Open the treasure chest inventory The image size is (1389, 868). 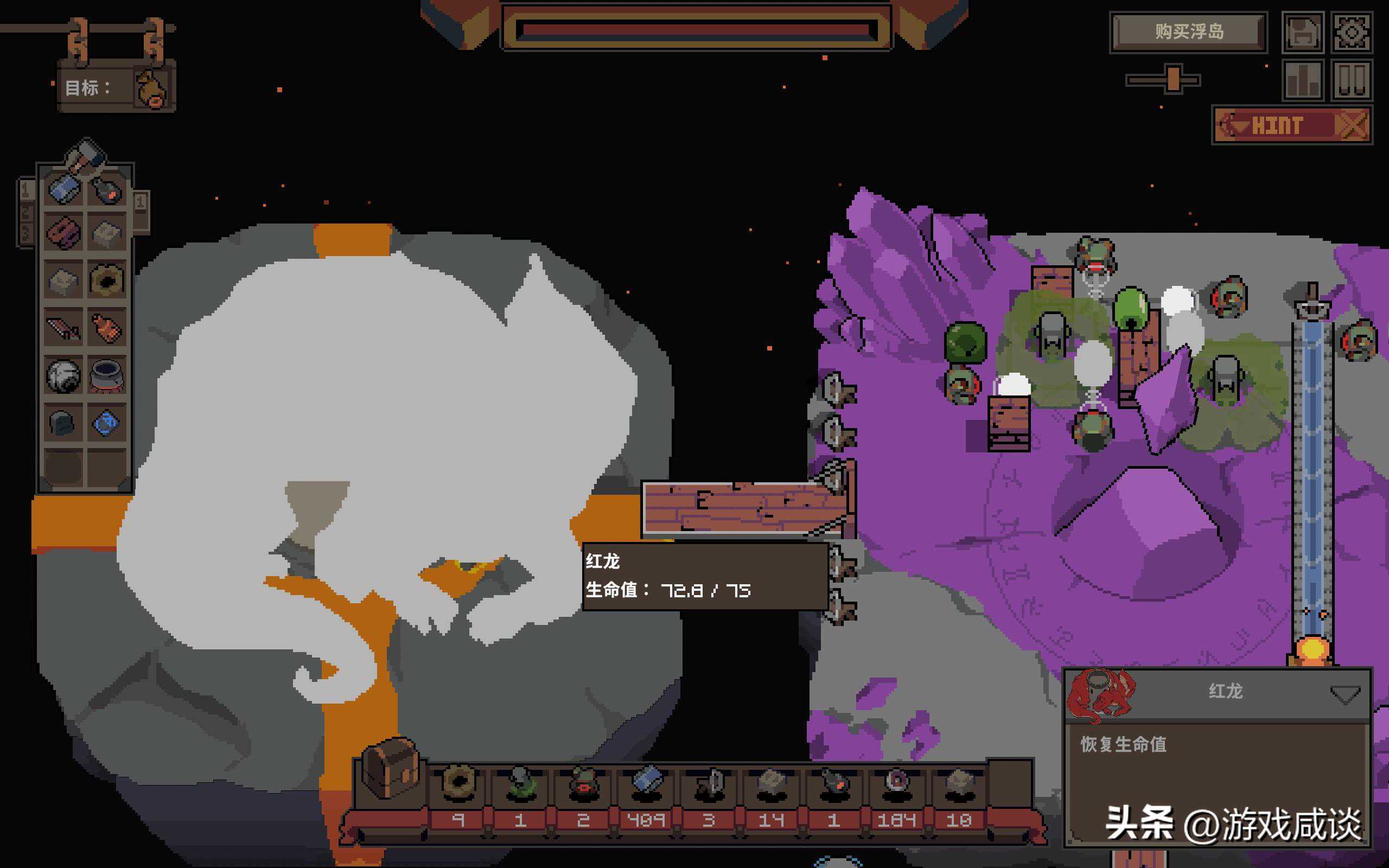point(389,768)
